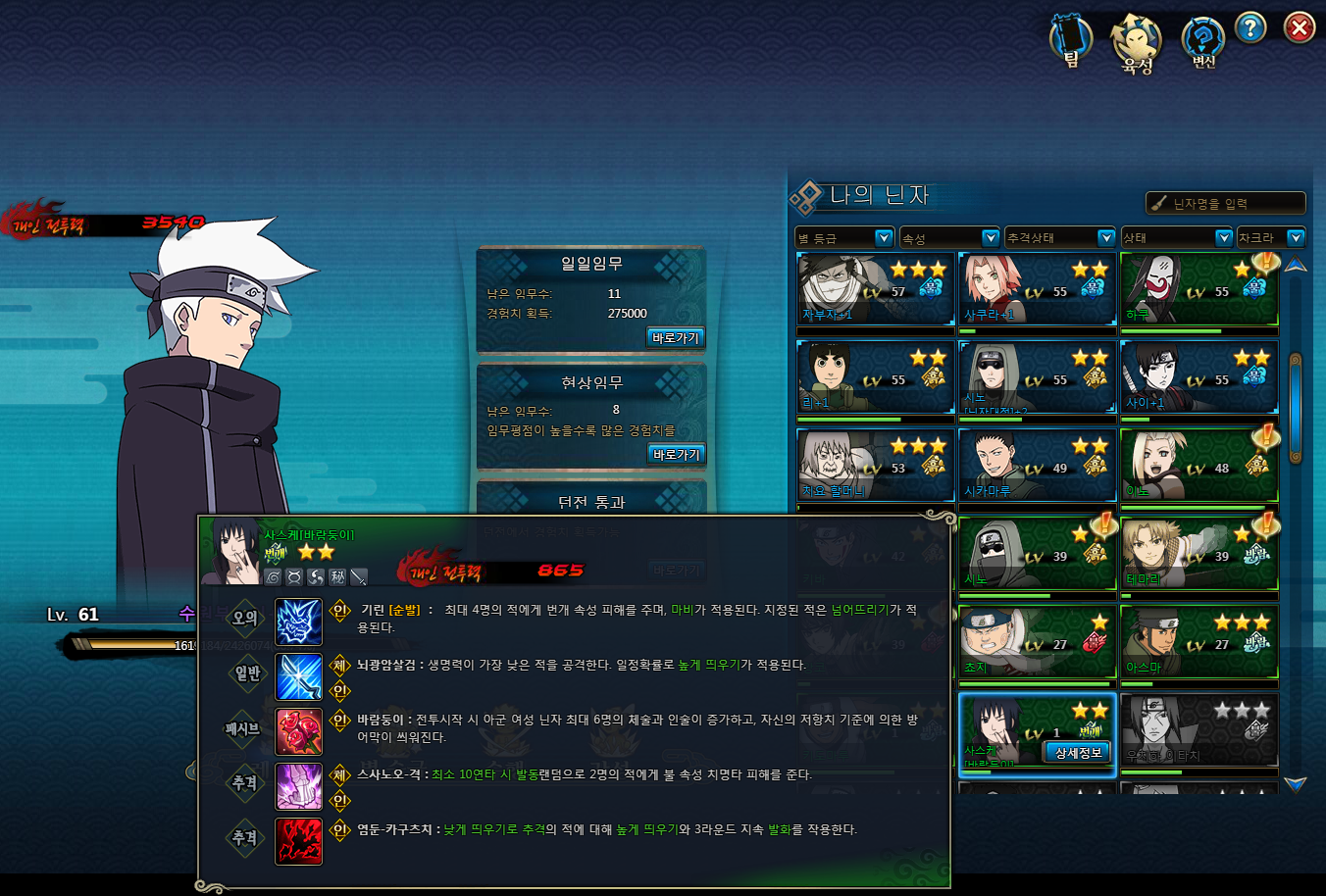This screenshot has height=896, width=1326.
Task: Click 바로가기 under 일일임무 daily missions
Action: click(x=676, y=338)
